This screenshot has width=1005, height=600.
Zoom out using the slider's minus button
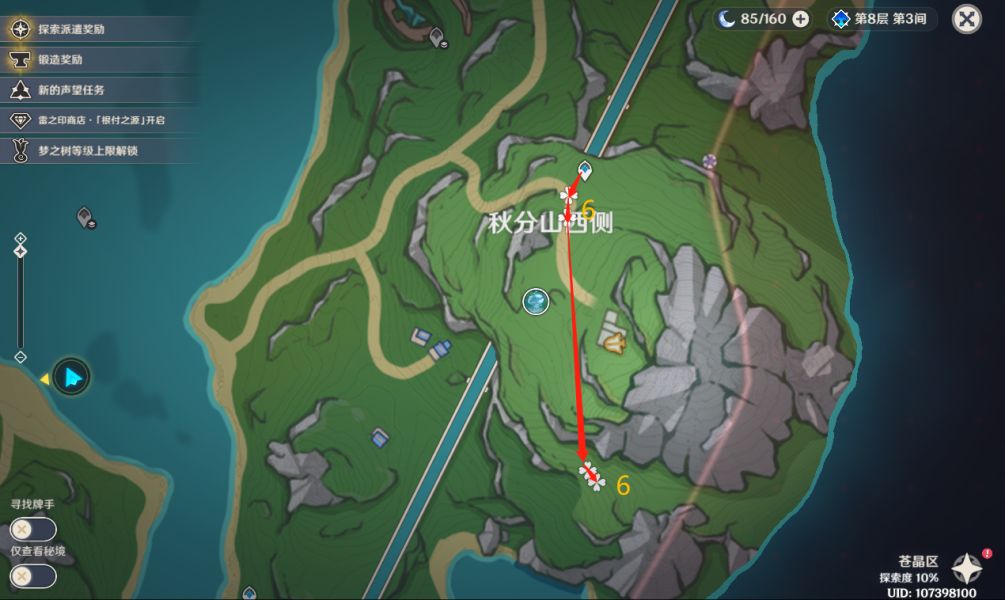[21, 357]
